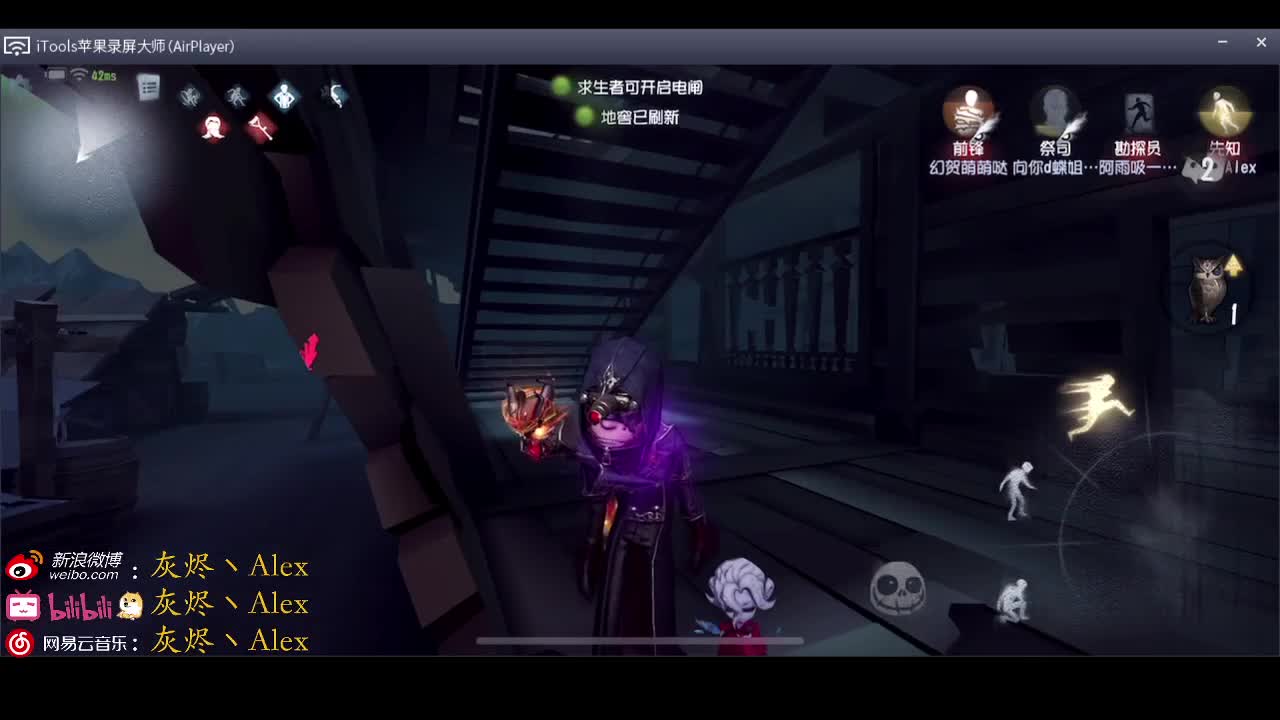Click the white progress bar at screen bottom
The image size is (1280, 720).
638,640
